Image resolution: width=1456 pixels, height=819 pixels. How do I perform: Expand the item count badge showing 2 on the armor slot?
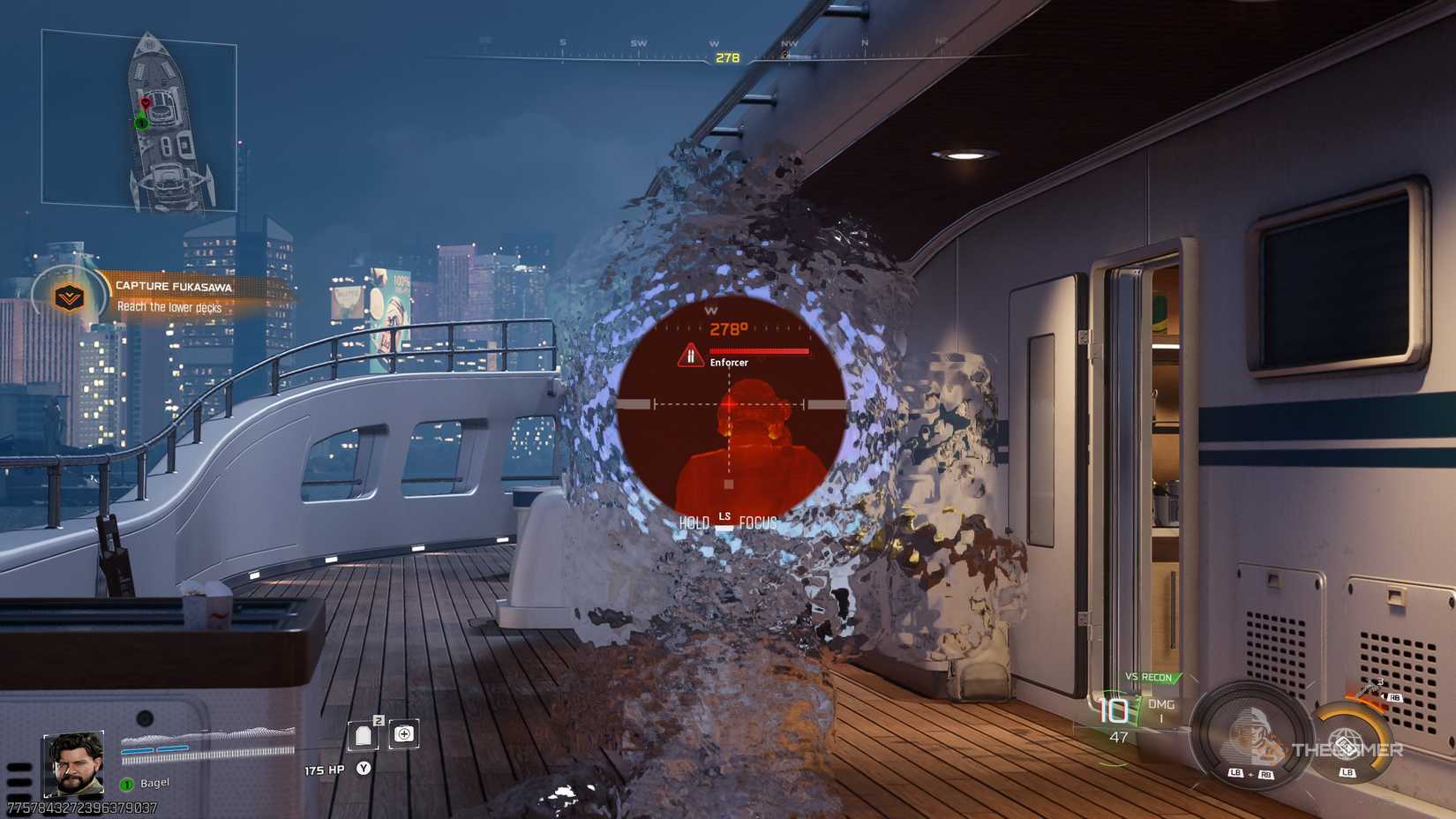379,720
